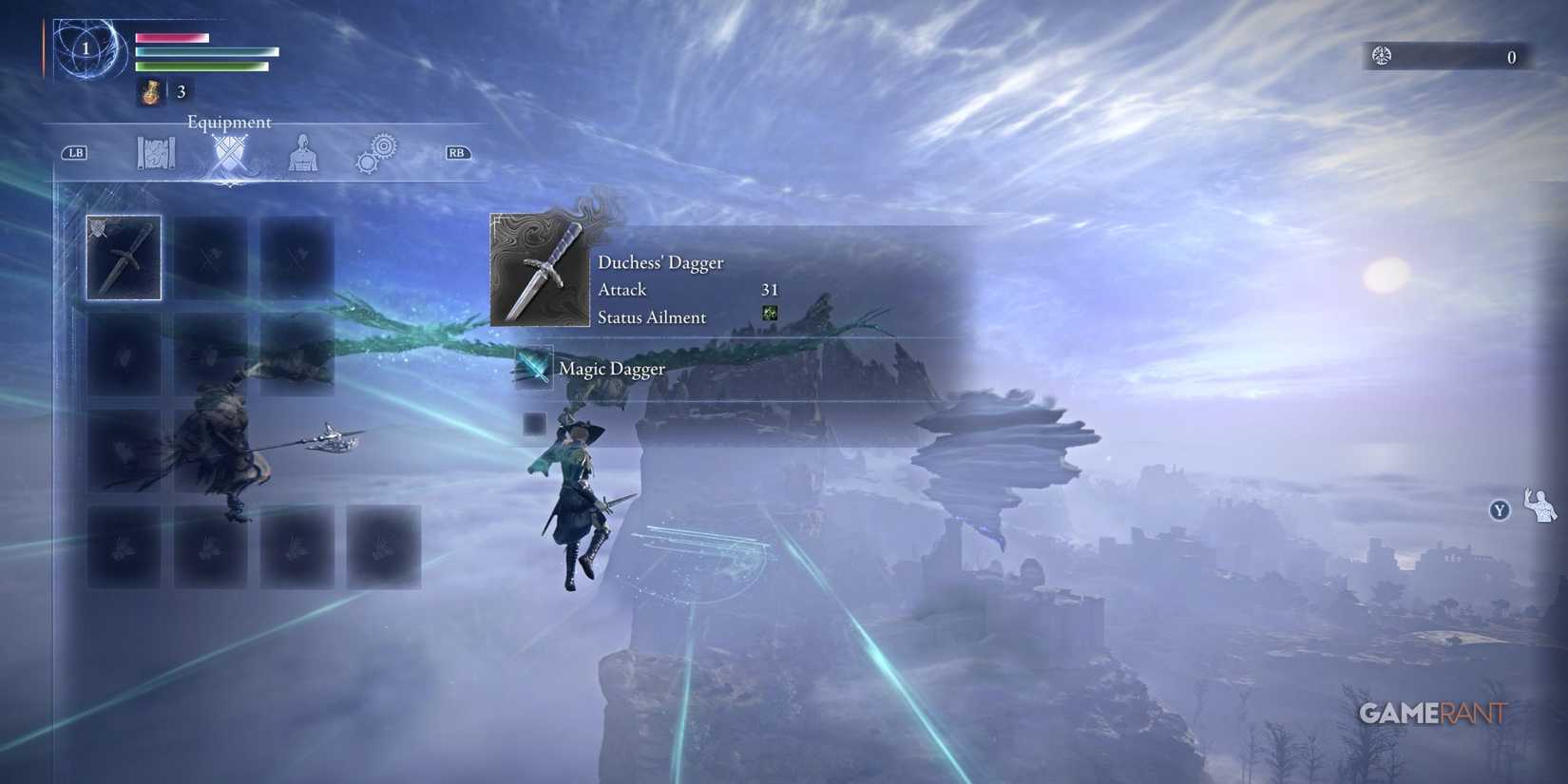The width and height of the screenshot is (1568, 784).
Task: Open the map scroll menu tab icon
Action: [155, 152]
